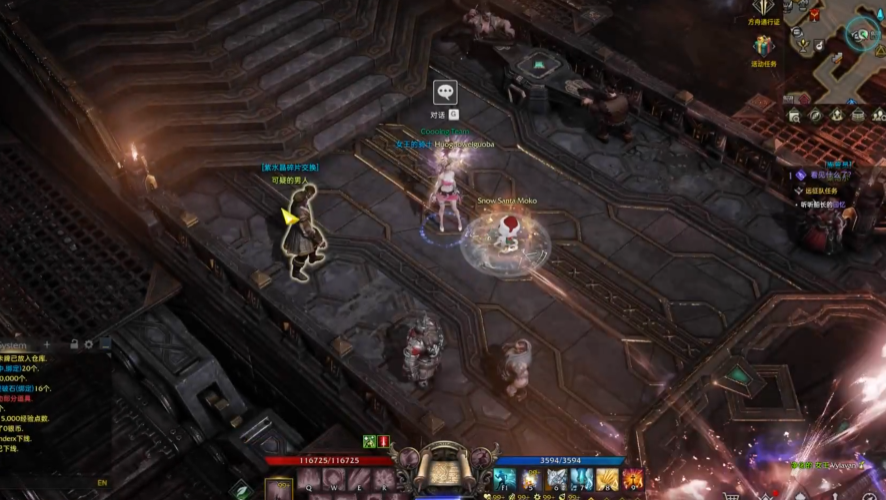Switch to the System chat tab

(14, 345)
